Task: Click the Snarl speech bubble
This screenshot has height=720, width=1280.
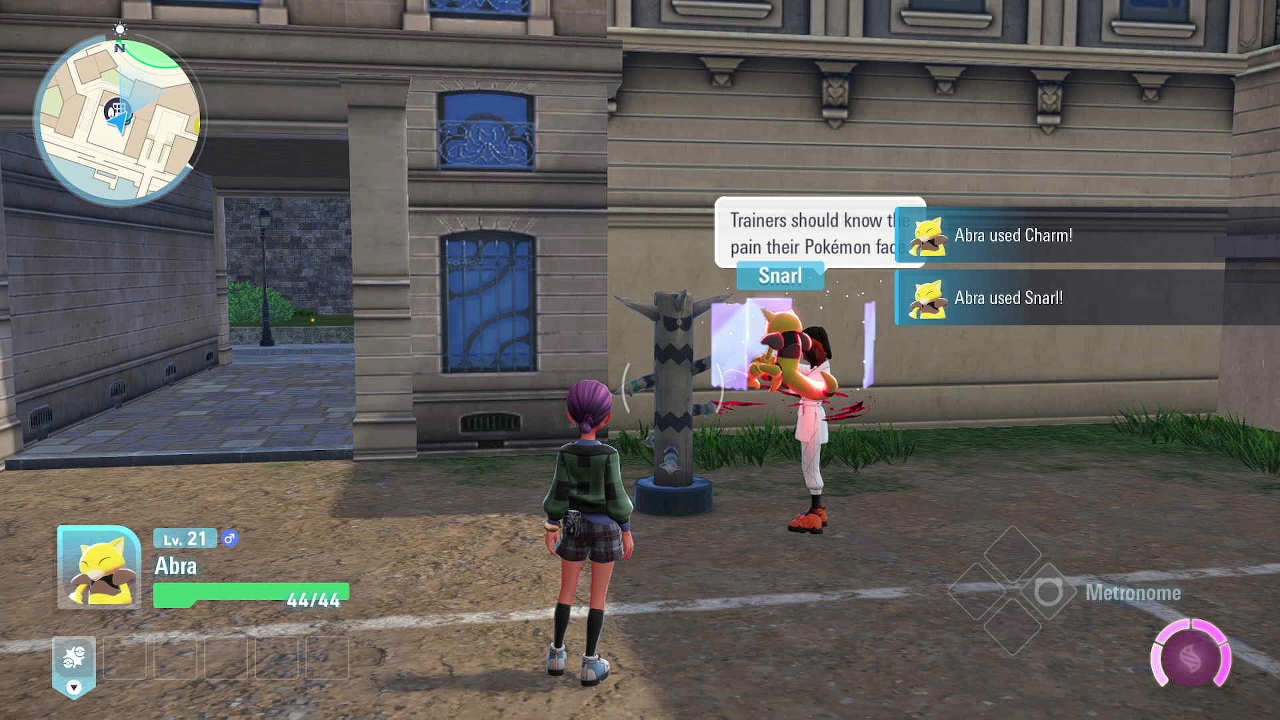Action: 779,275
